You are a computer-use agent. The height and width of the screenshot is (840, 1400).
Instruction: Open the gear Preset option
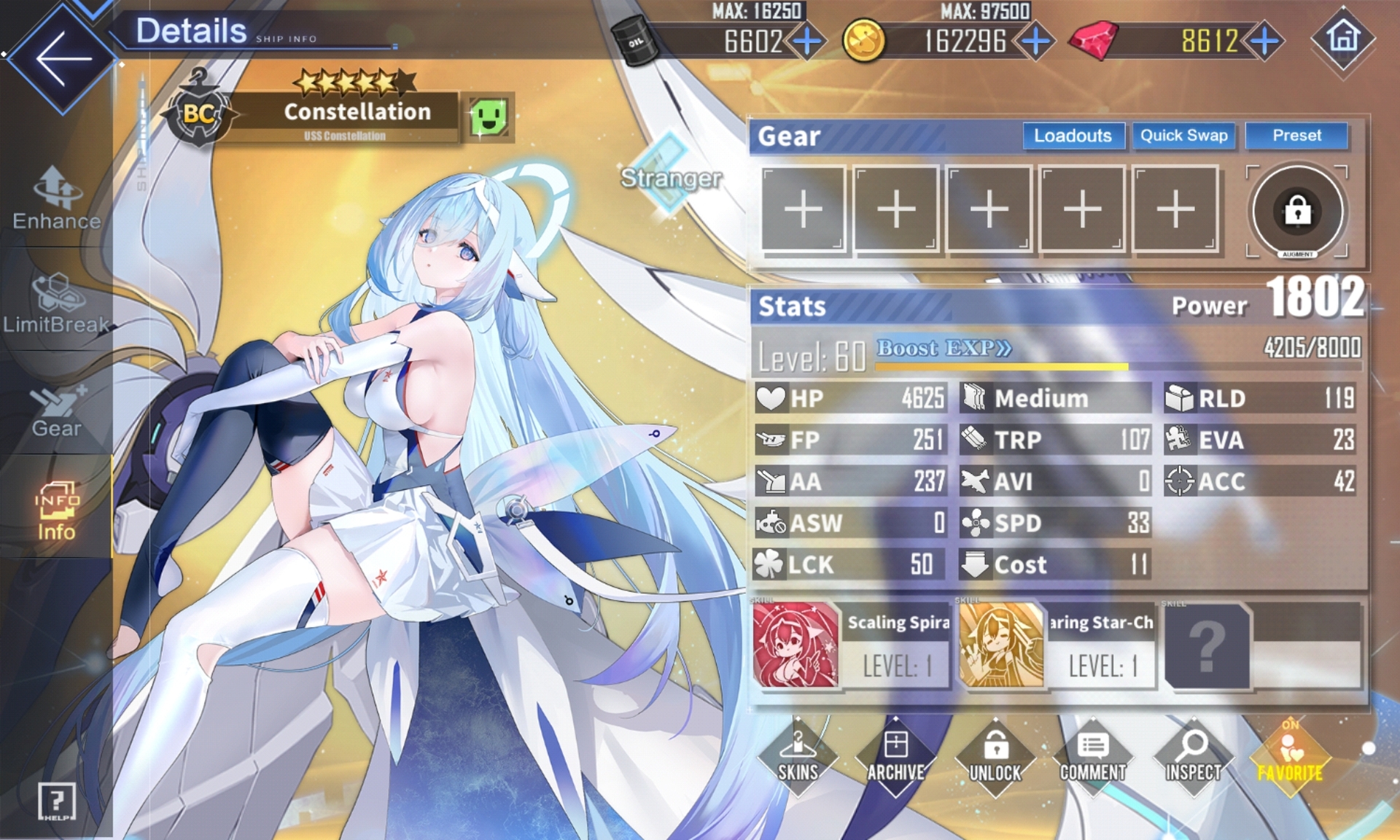tap(1296, 136)
